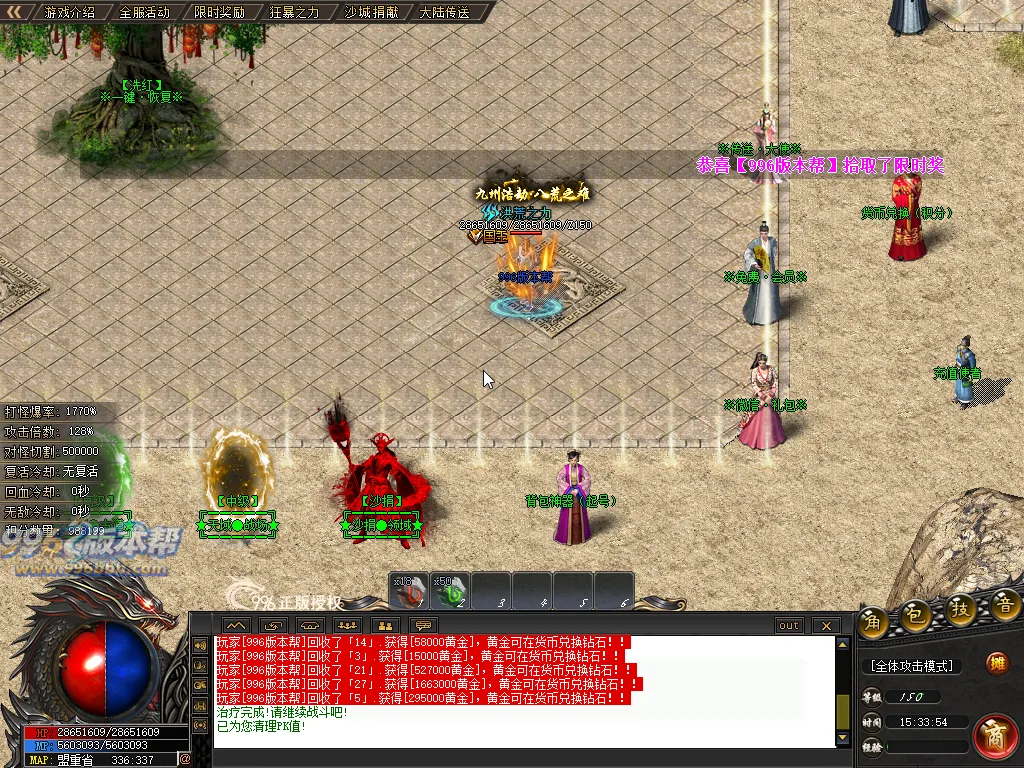Open the 摊 stall button
Image resolution: width=1024 pixels, height=768 pixels.
tap(996, 663)
